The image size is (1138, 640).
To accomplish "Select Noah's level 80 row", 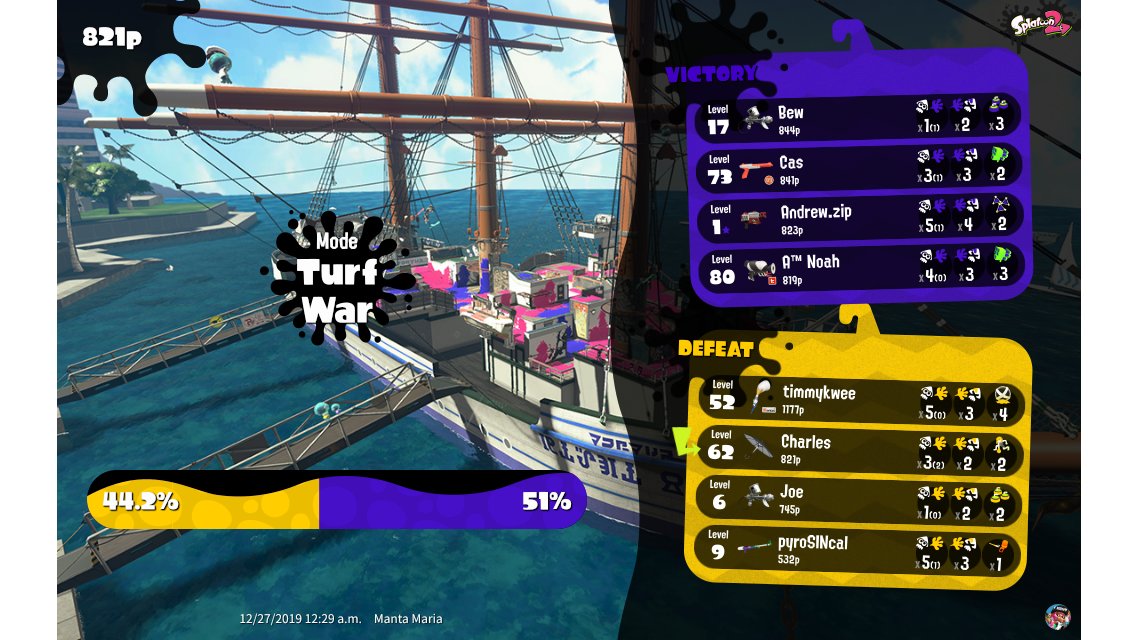I will tap(858, 269).
